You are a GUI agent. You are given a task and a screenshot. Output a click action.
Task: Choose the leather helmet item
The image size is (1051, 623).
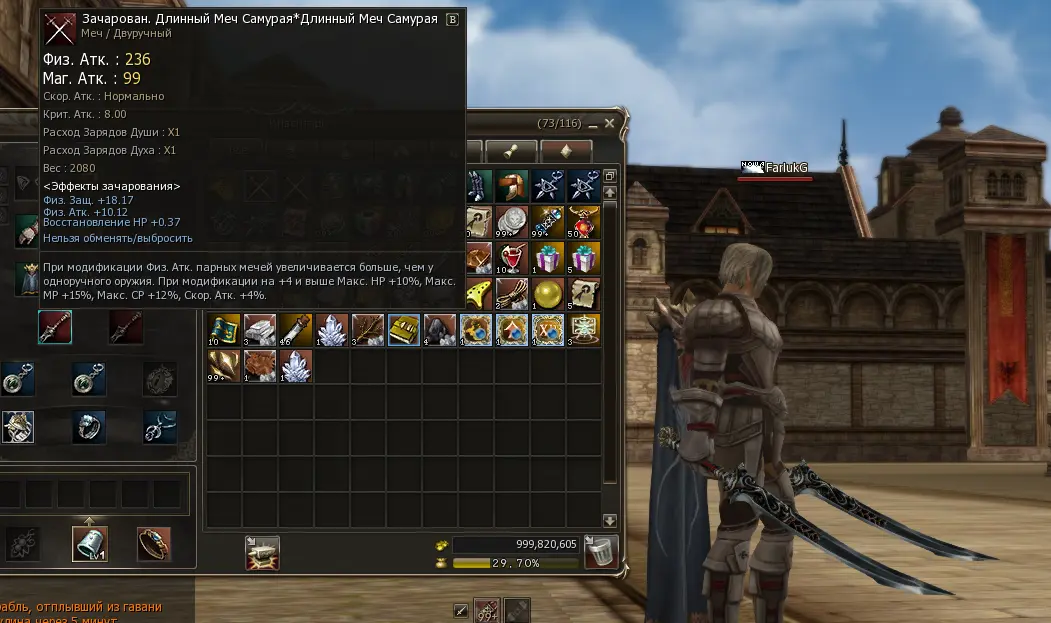pyautogui.click(x=512, y=186)
